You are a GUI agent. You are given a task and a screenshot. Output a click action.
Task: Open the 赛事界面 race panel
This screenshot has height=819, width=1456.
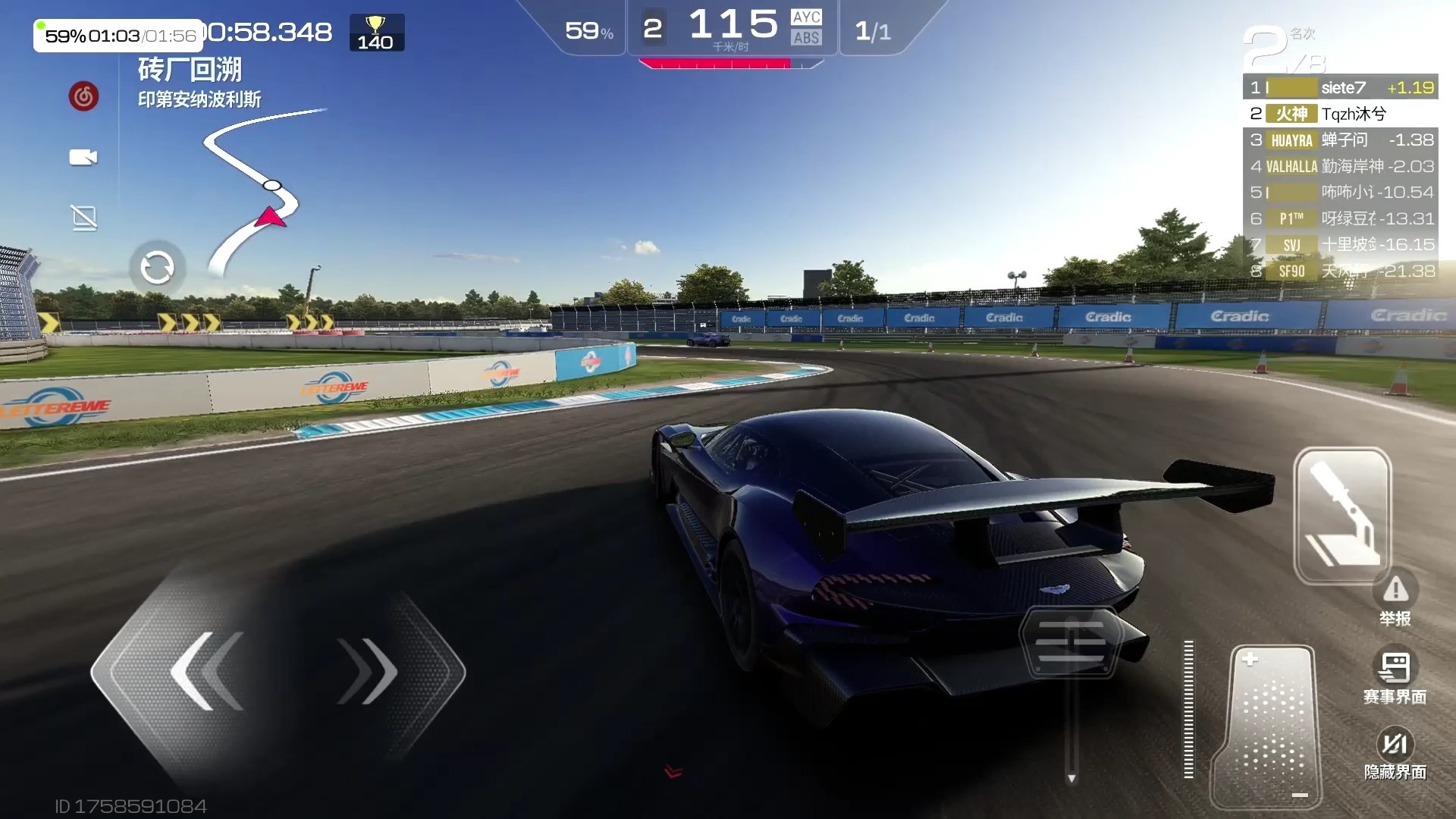point(1395,677)
